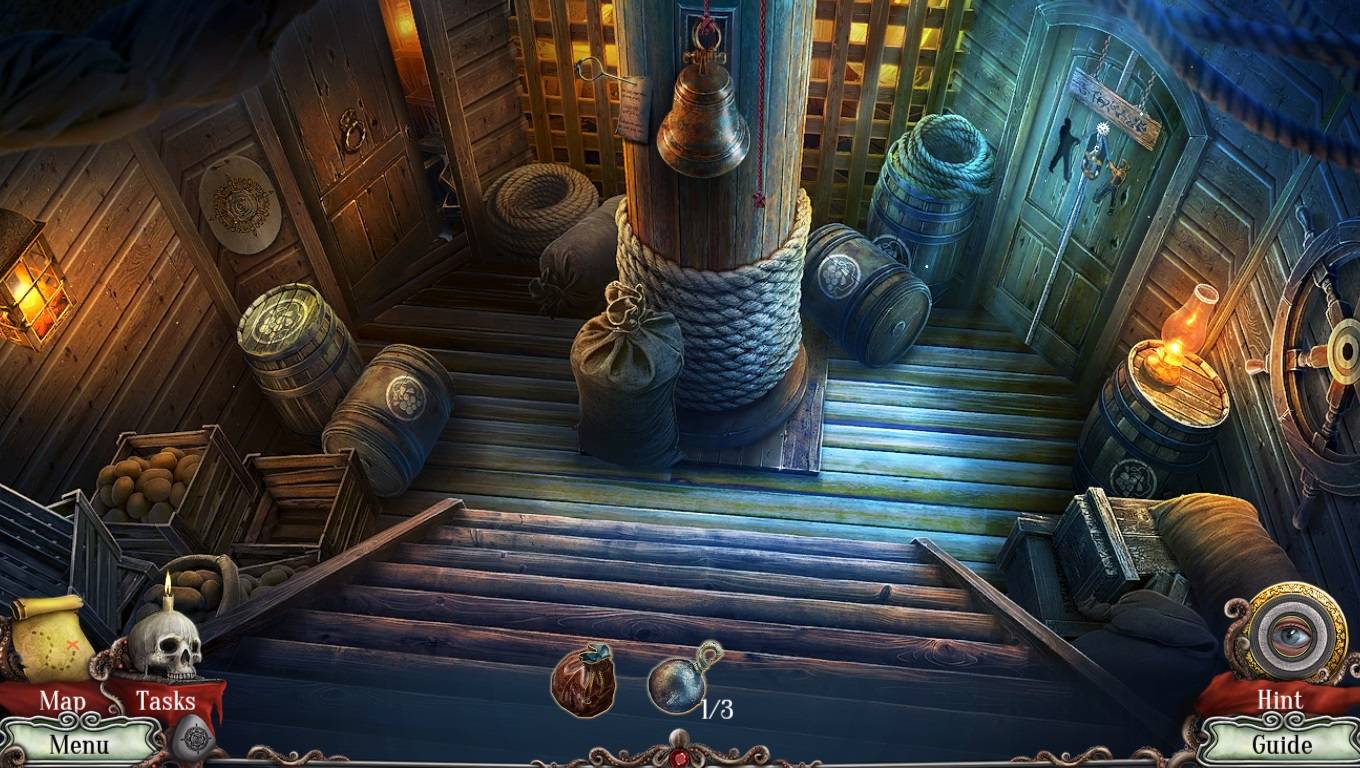Select the brown pouch inventory item
The height and width of the screenshot is (768, 1360).
click(582, 681)
